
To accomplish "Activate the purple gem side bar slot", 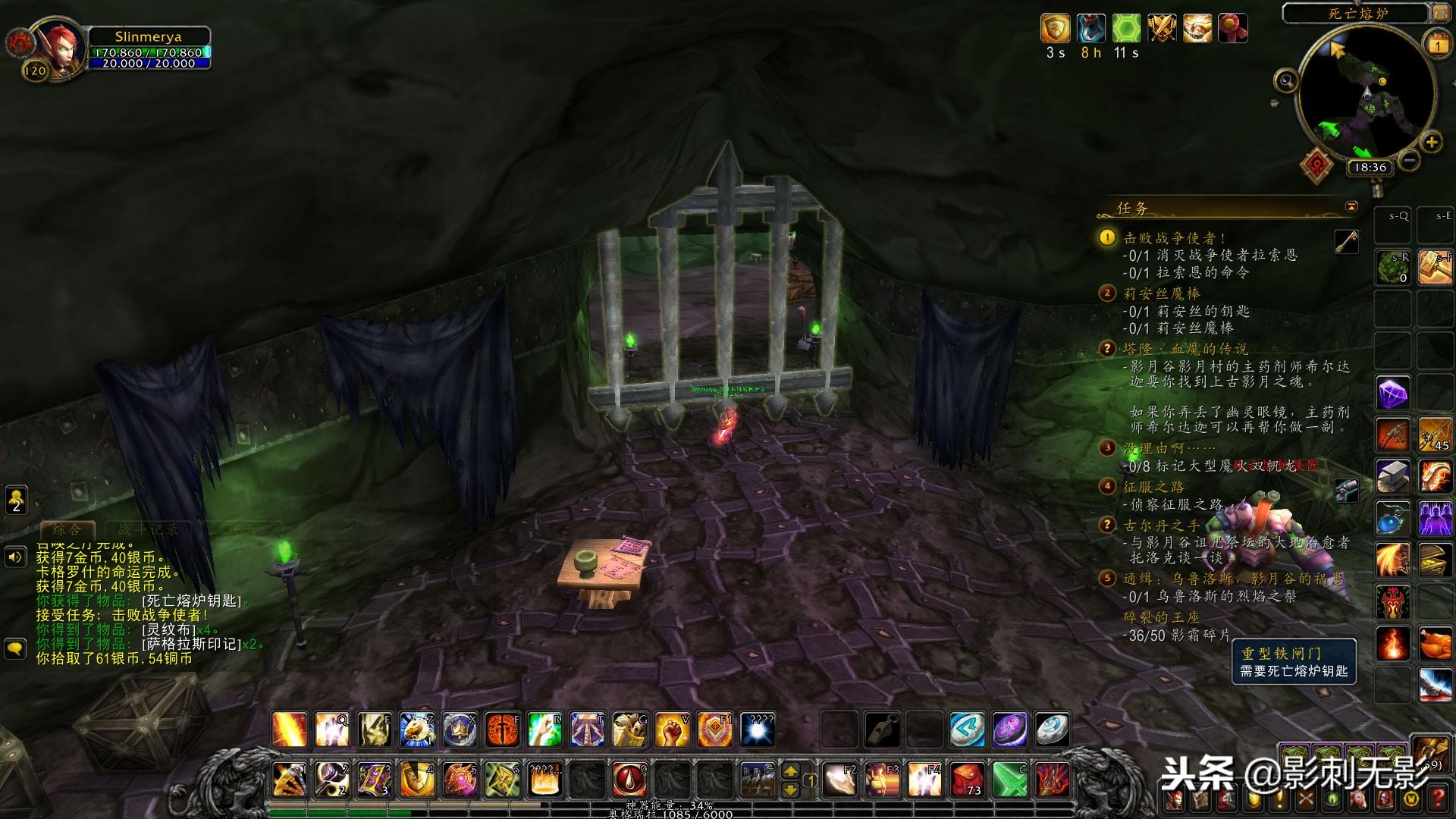I will click(x=1393, y=394).
